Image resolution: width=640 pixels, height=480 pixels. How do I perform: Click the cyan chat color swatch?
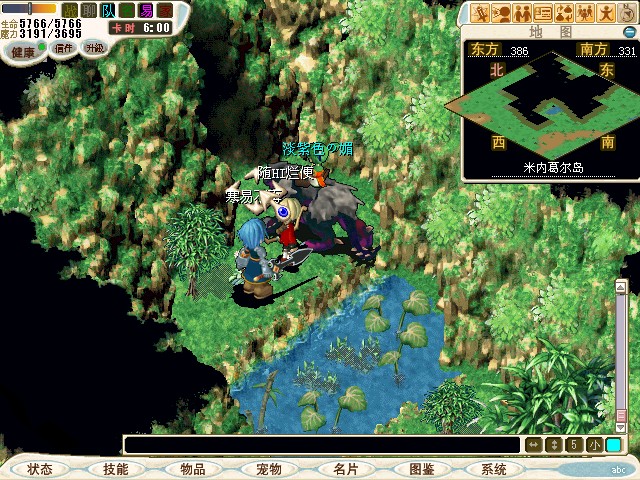613,445
